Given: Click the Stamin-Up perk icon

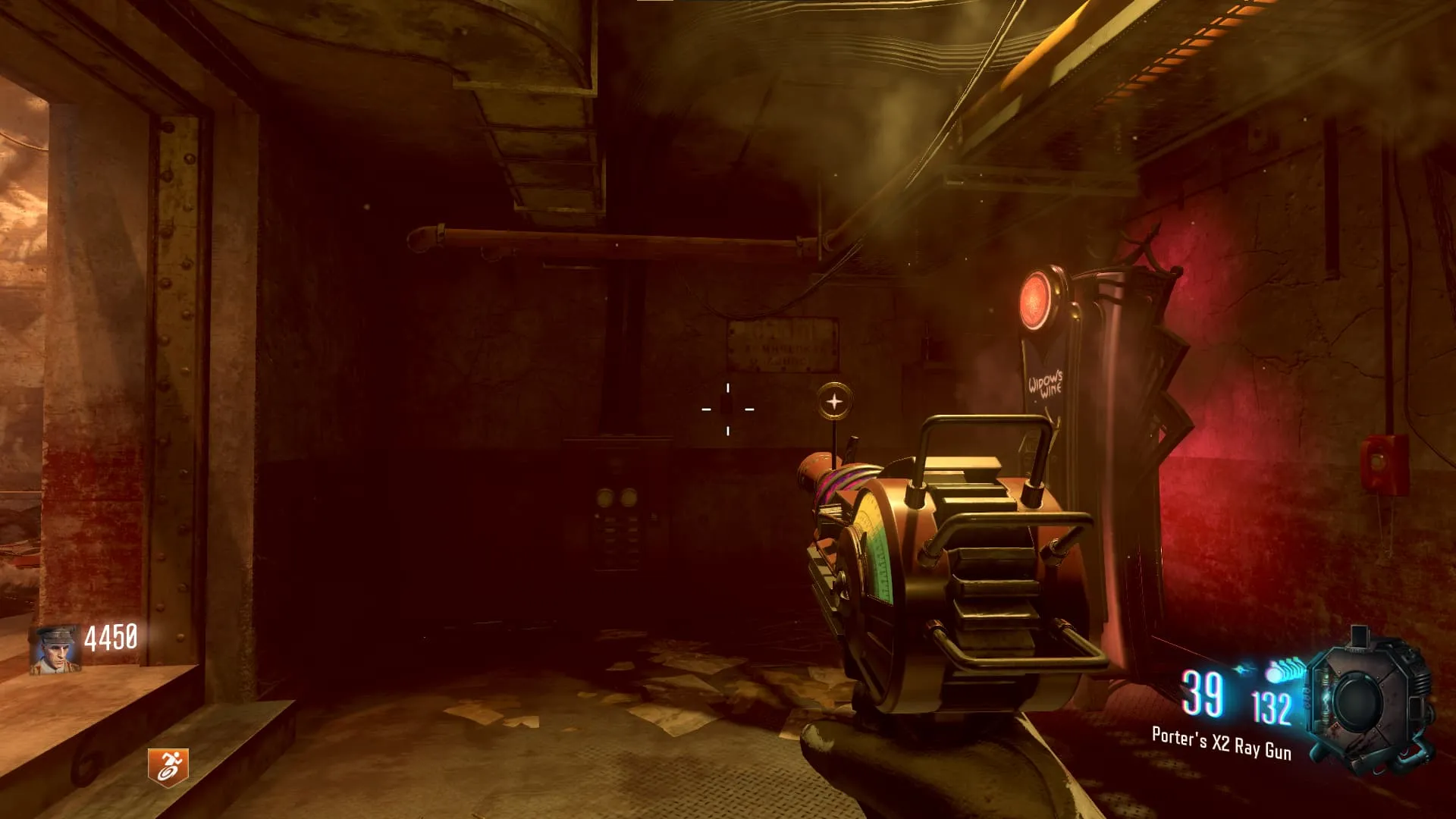Looking at the screenshot, I should tap(168, 767).
